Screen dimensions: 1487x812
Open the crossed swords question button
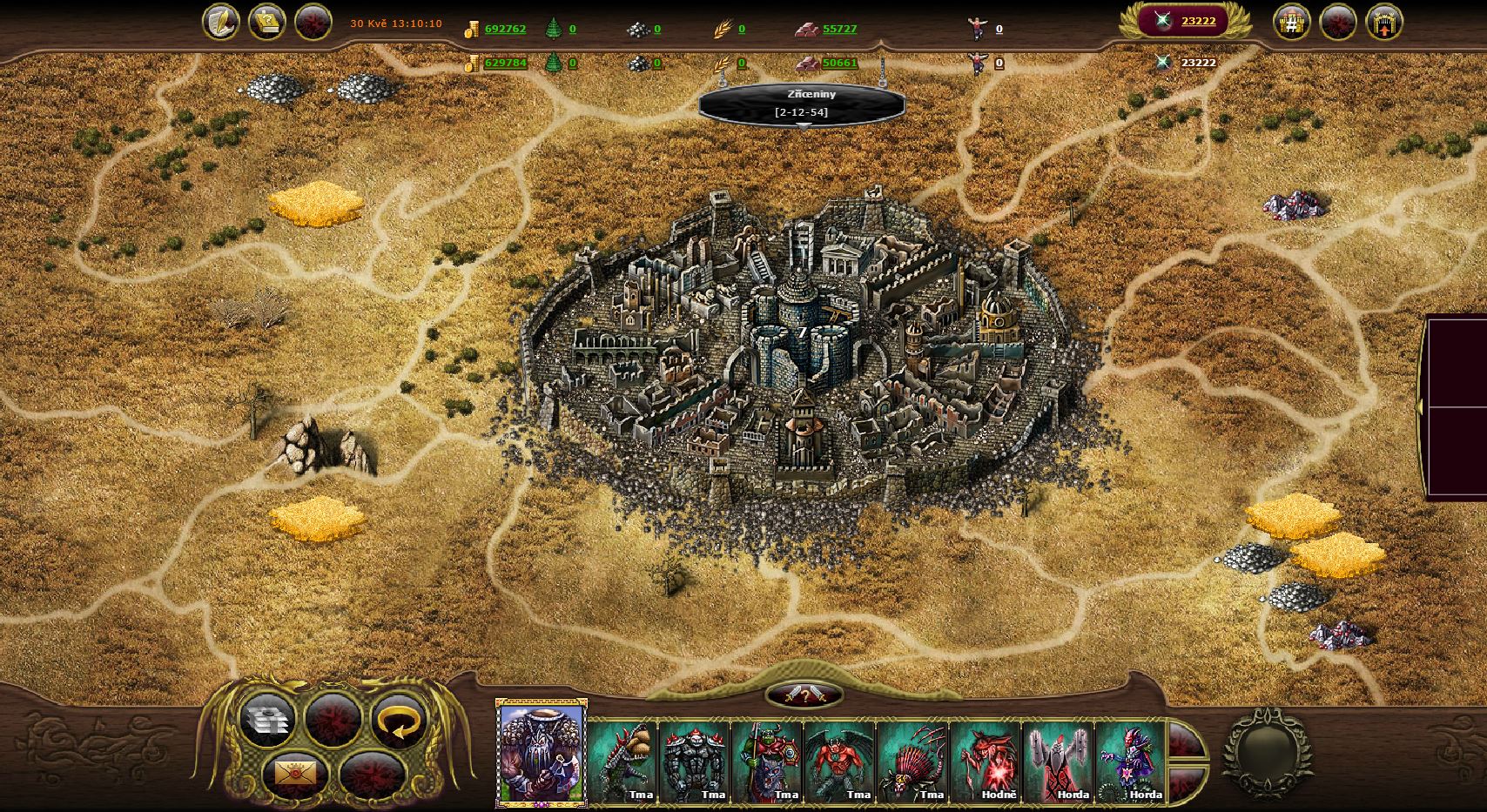tap(805, 695)
